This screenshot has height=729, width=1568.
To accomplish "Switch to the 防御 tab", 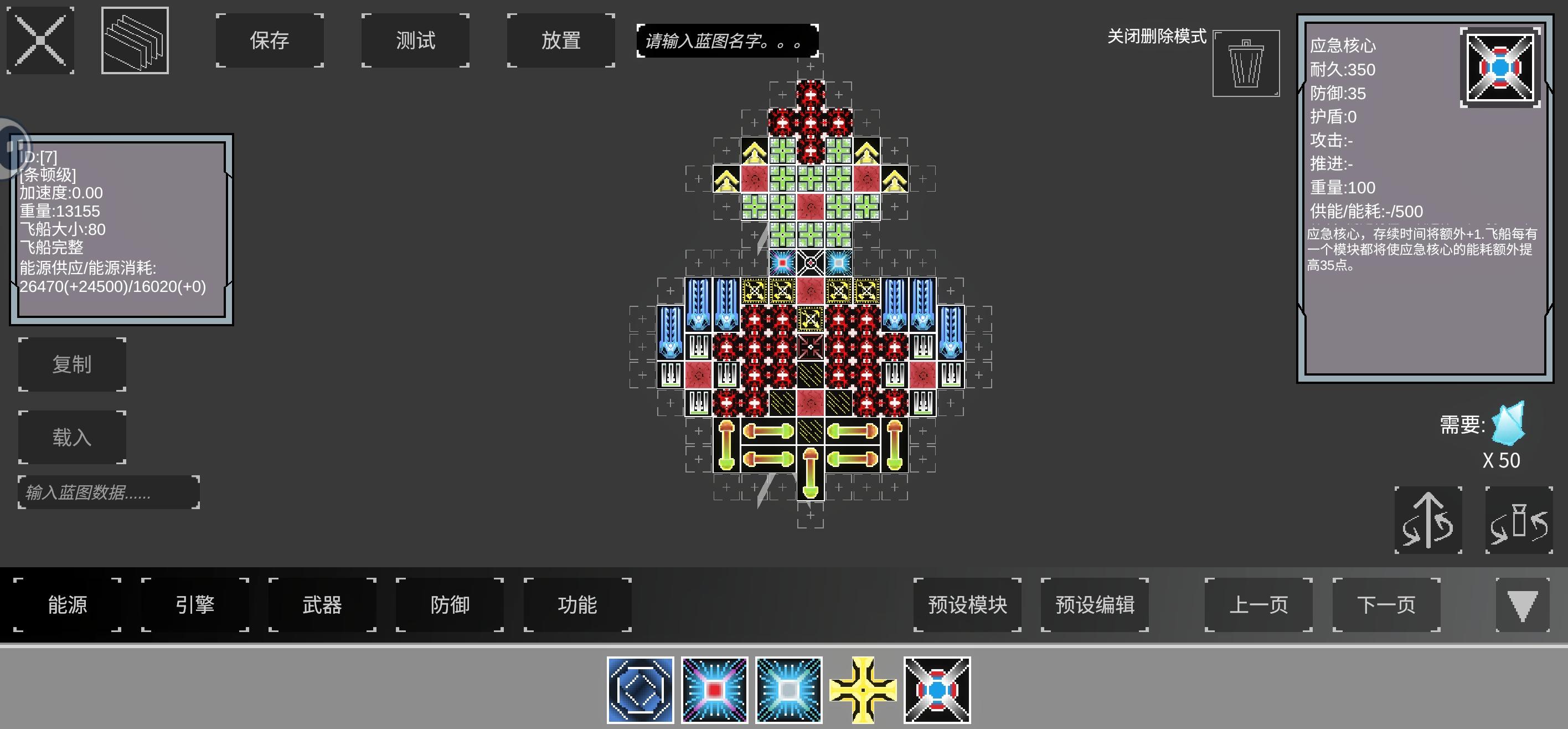I will (449, 605).
